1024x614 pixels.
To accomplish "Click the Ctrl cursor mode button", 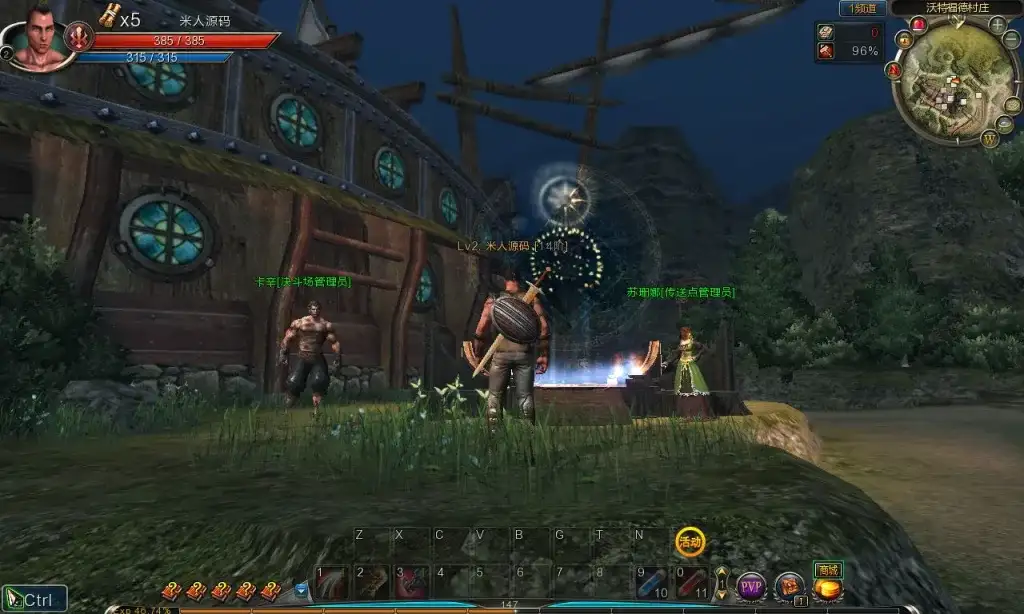I will [35, 599].
